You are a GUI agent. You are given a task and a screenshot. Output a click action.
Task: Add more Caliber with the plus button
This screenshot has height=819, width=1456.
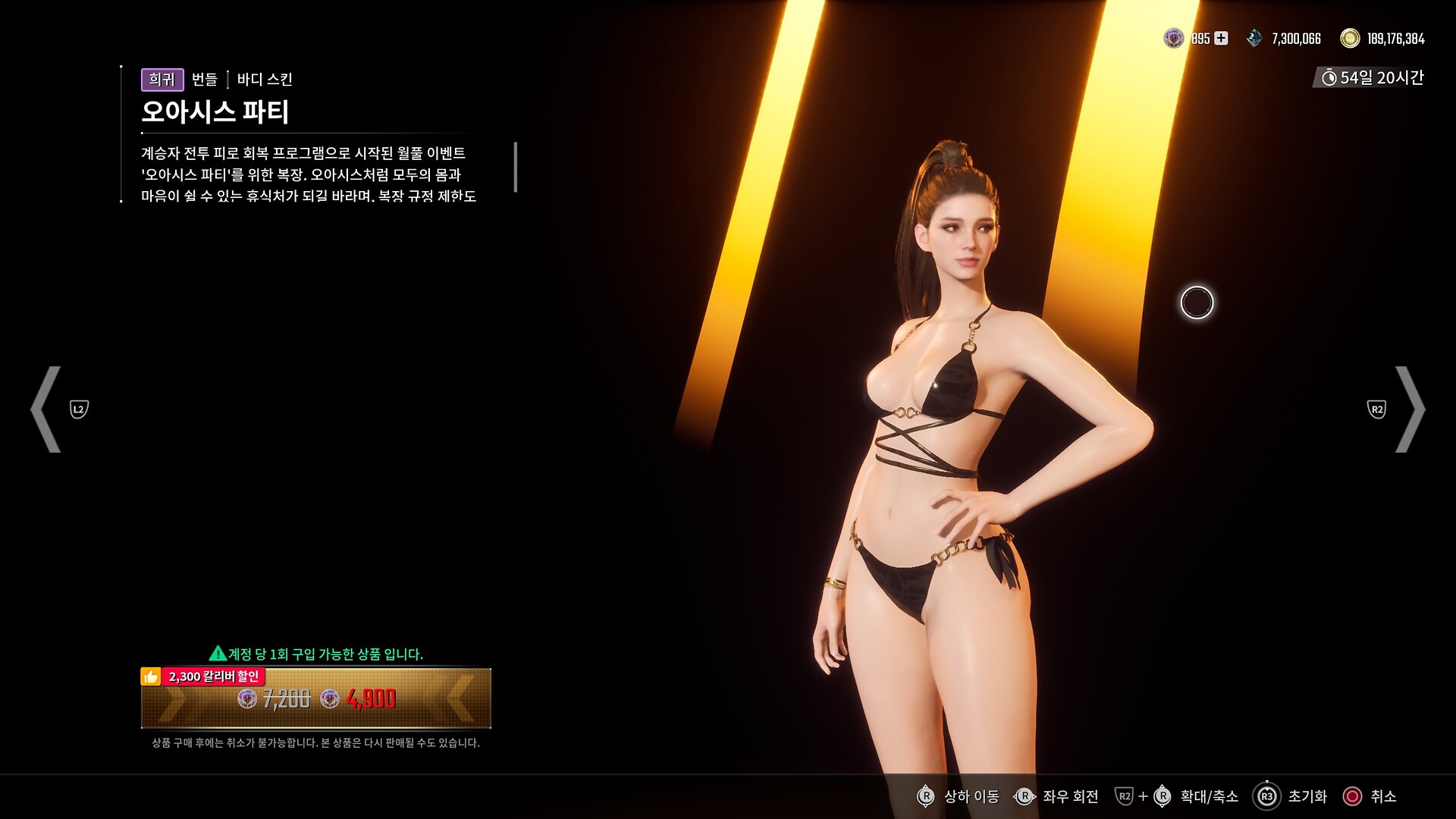point(1221,38)
